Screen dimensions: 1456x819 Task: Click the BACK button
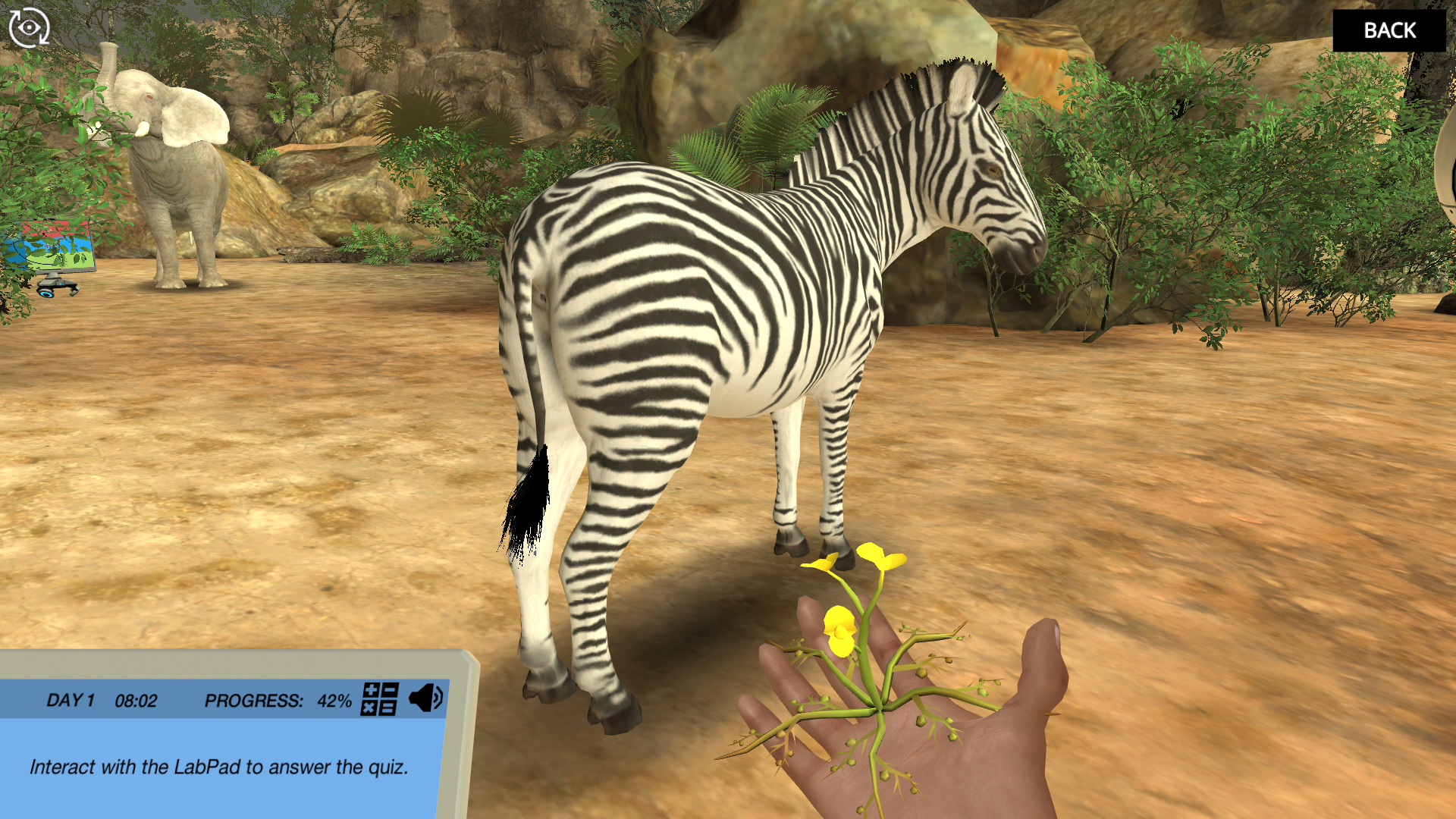tap(1390, 31)
